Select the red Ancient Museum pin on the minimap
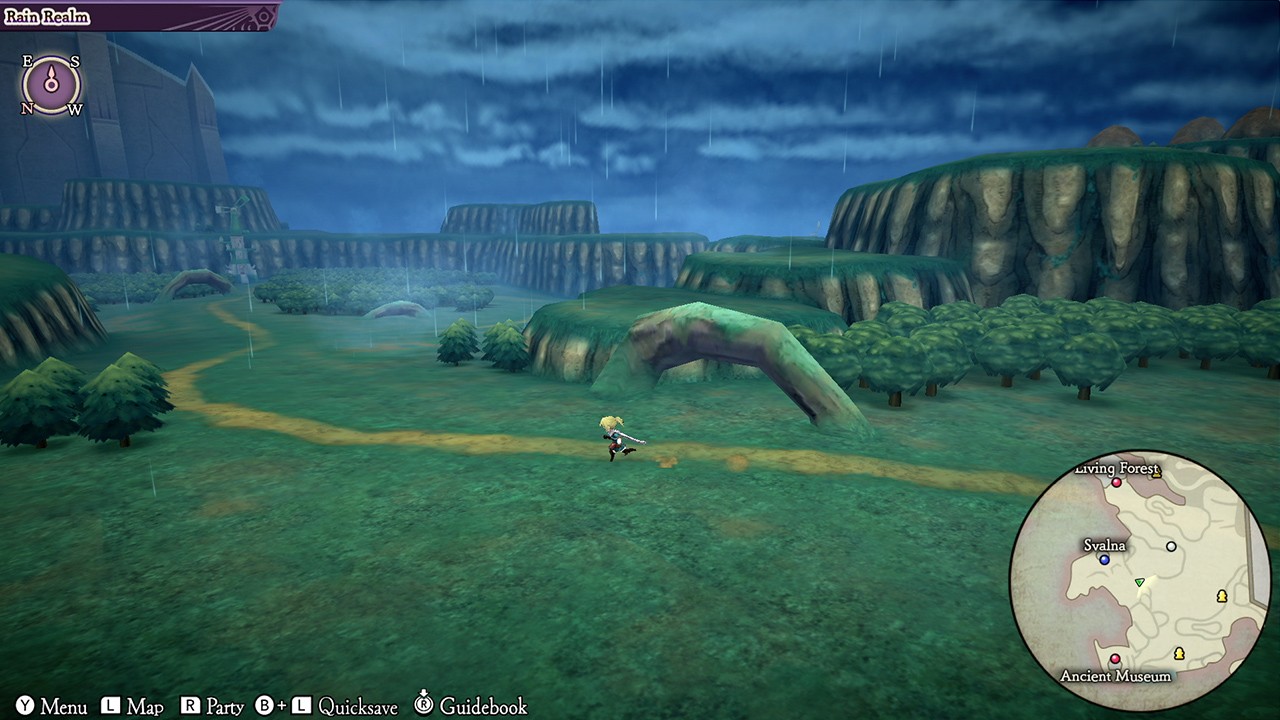The height and width of the screenshot is (720, 1280). tap(1114, 659)
